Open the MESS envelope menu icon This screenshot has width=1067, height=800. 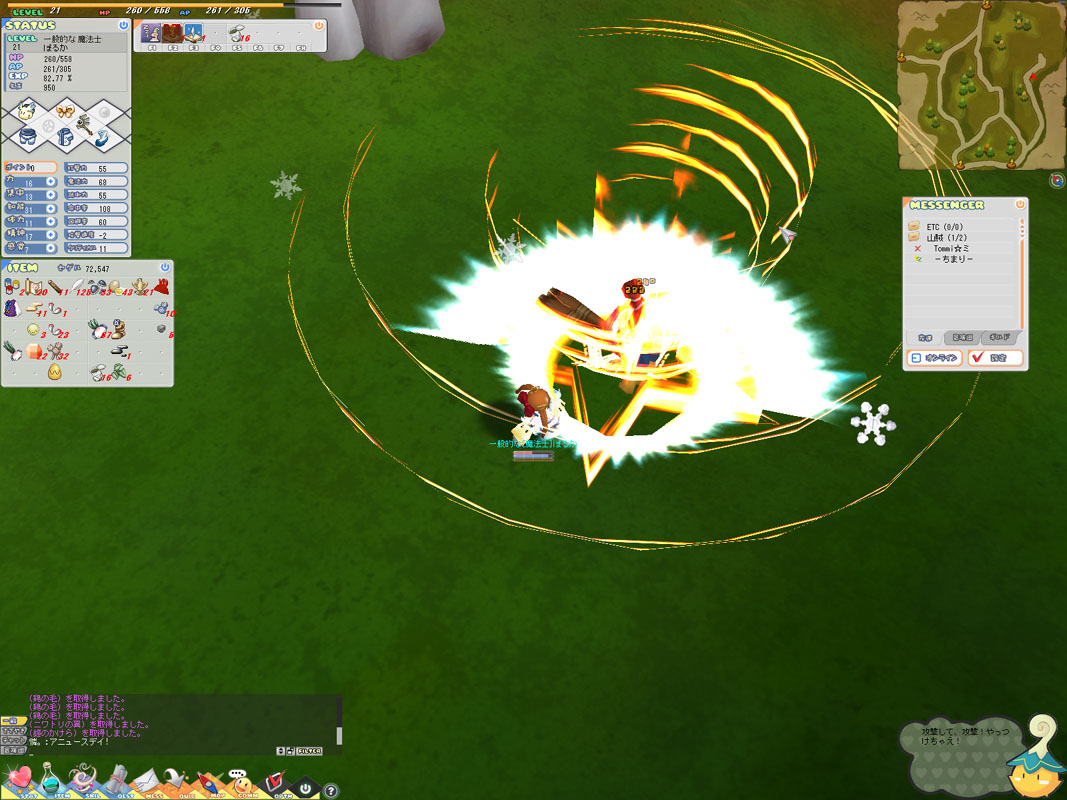pos(147,780)
